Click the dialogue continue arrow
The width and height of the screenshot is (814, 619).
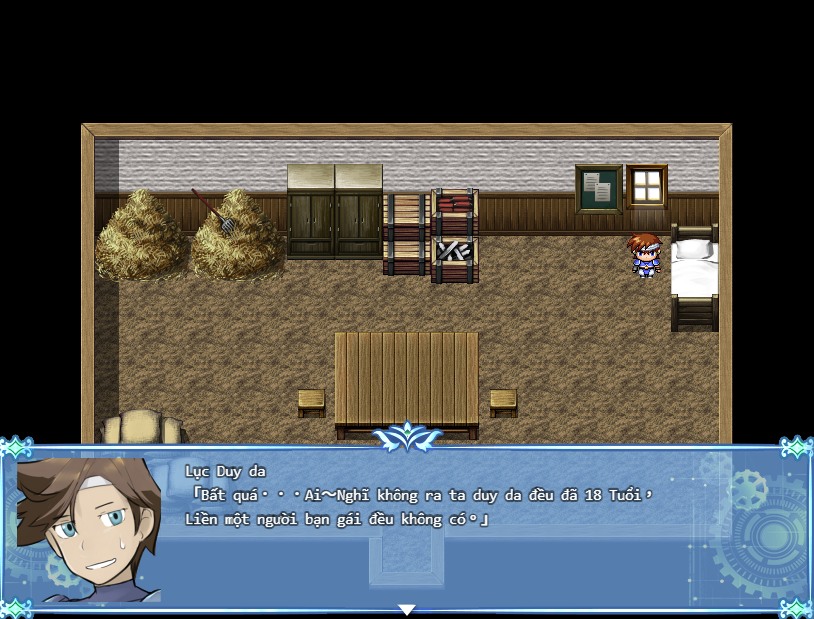[406, 609]
